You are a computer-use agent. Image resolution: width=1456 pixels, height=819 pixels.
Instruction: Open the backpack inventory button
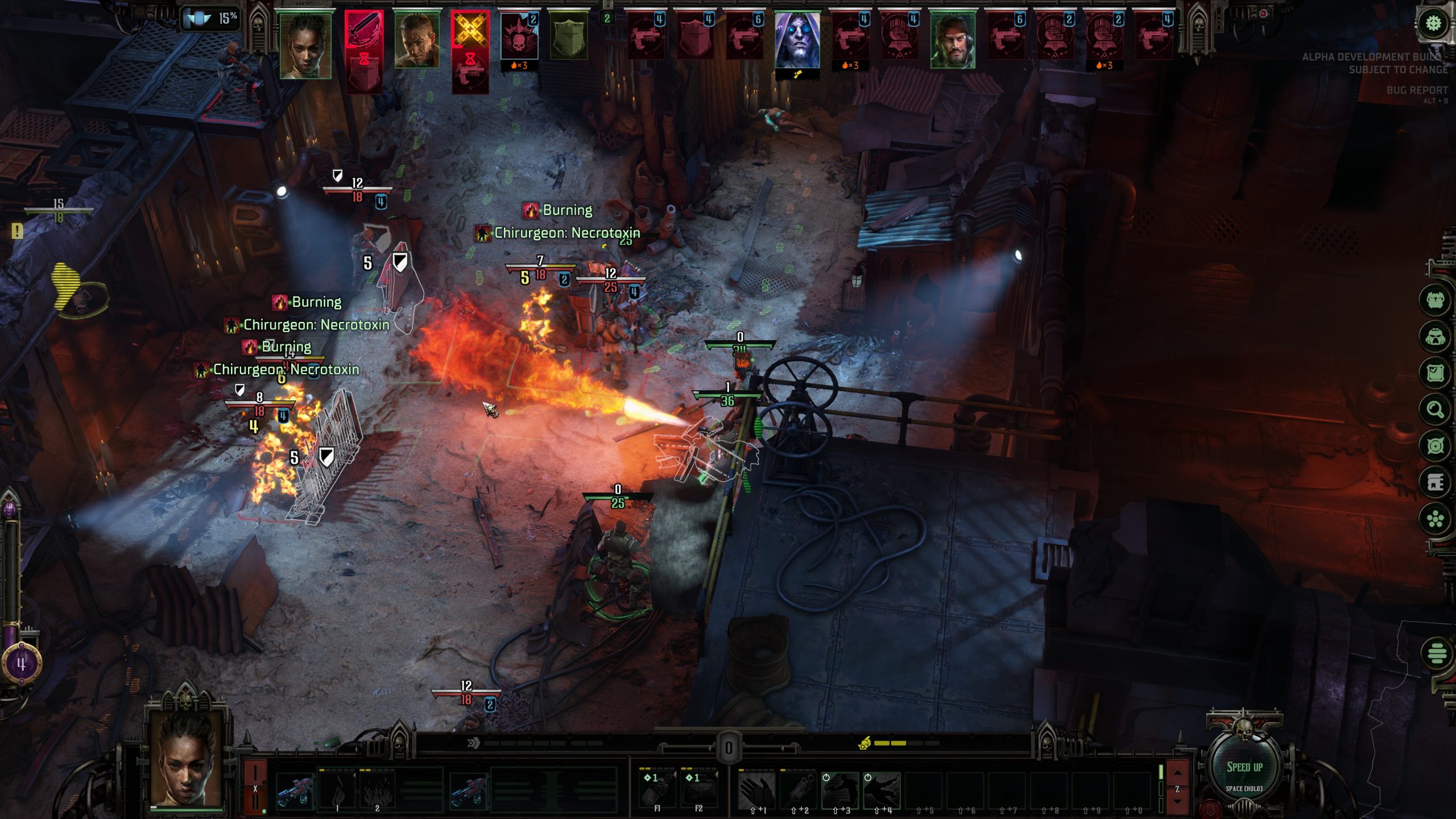(1435, 336)
